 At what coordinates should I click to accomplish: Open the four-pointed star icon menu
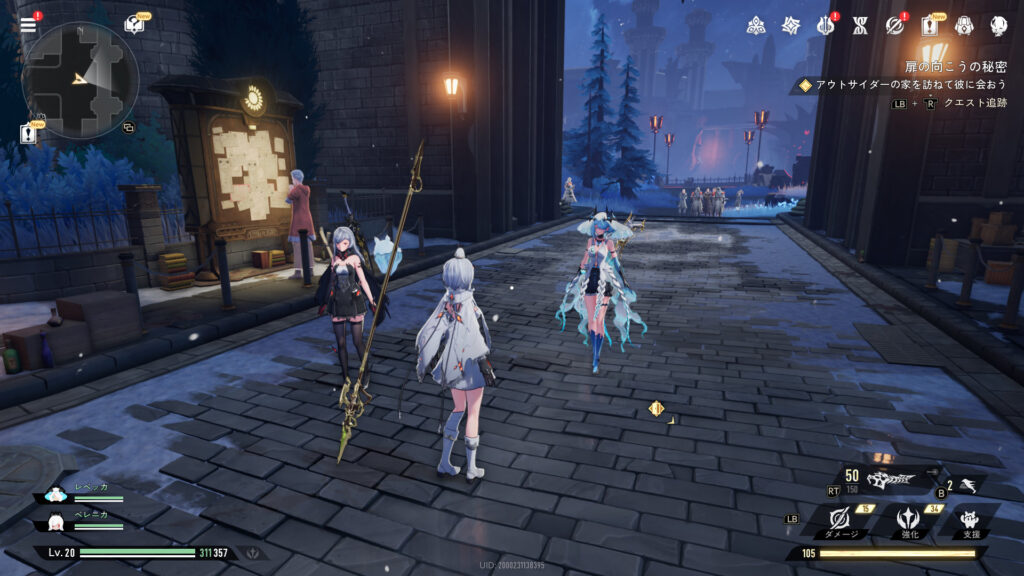pos(791,26)
